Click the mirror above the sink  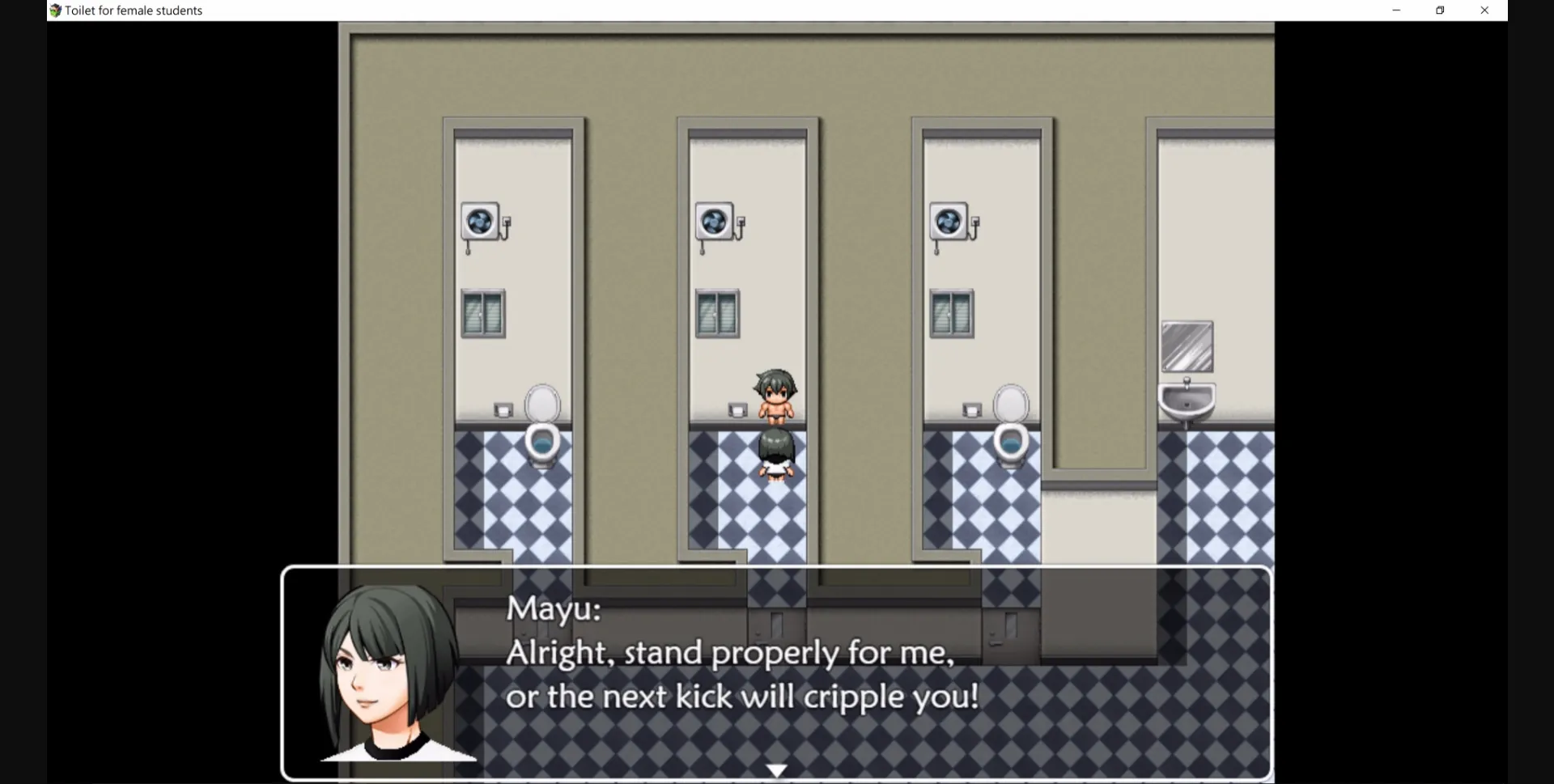coord(1187,346)
